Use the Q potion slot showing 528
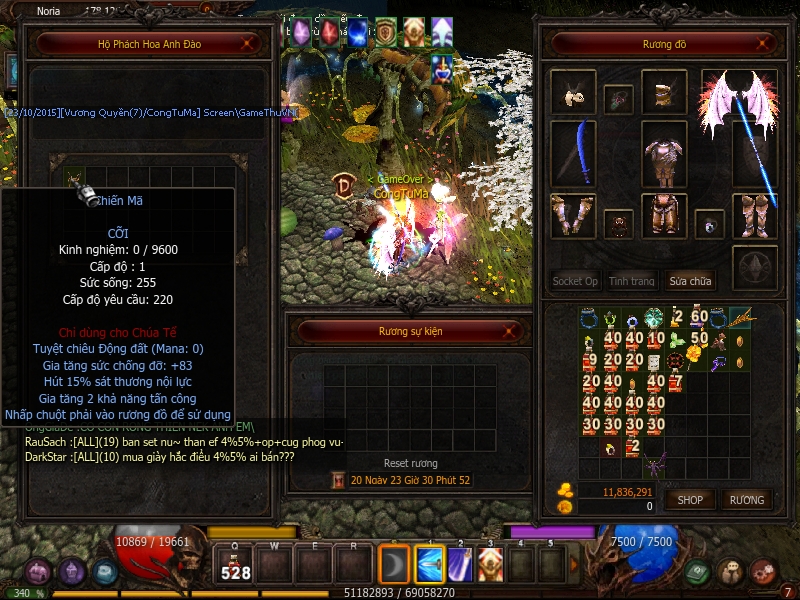The image size is (800, 600). tap(235, 565)
